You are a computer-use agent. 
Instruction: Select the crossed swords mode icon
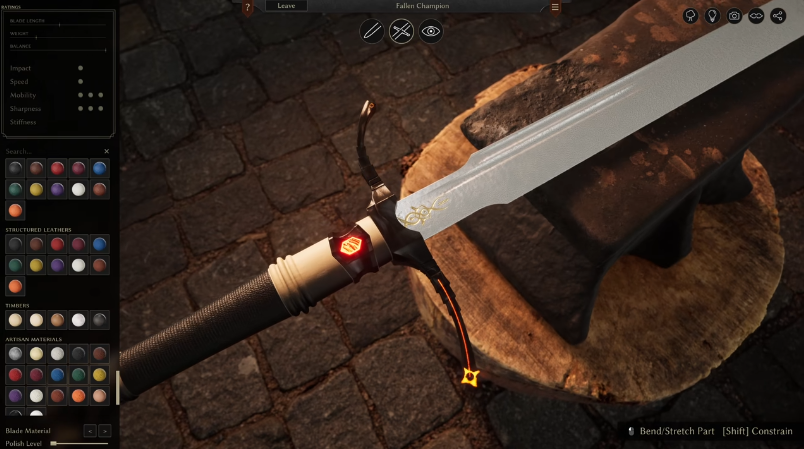pos(401,31)
